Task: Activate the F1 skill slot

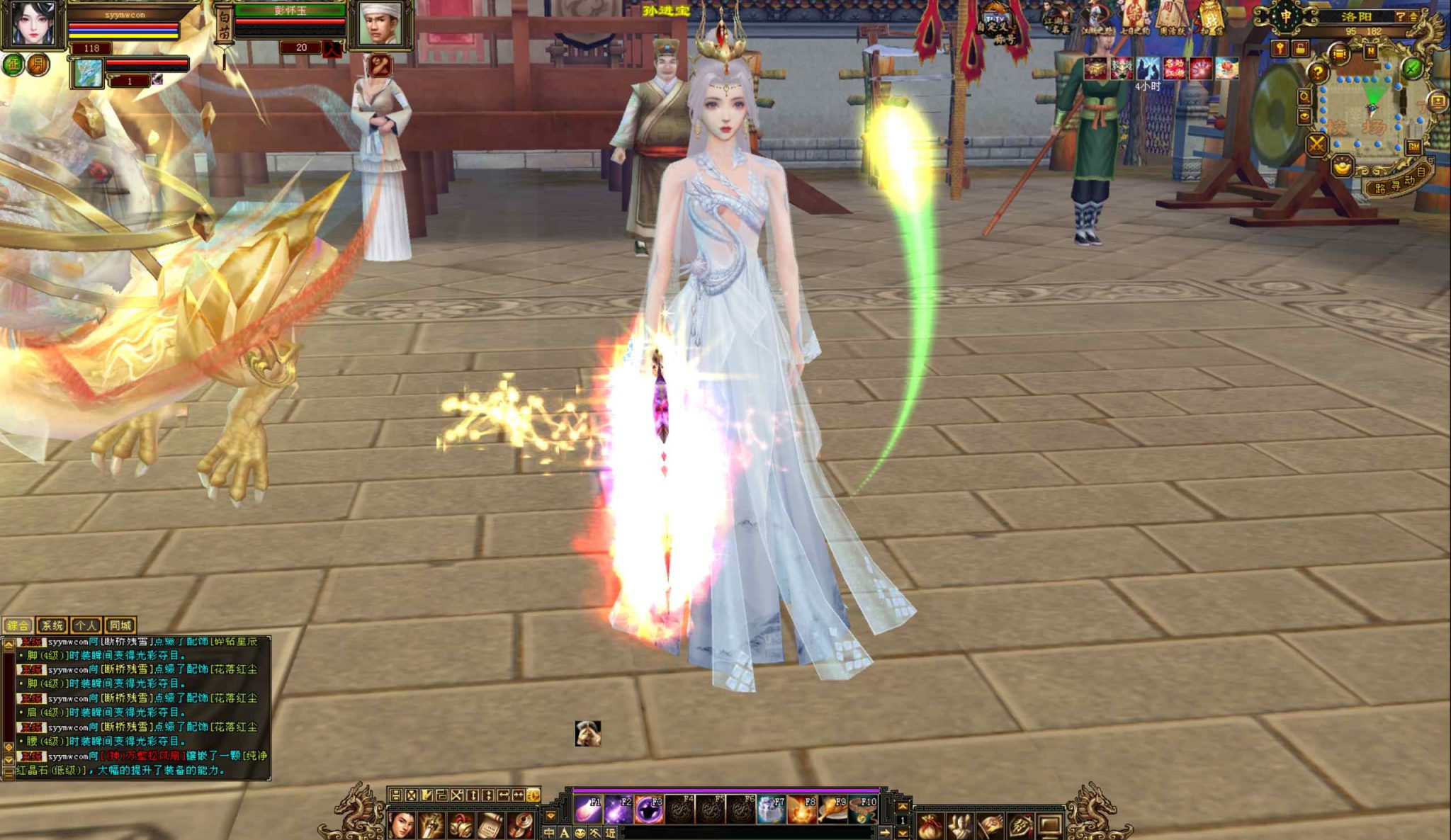Action: point(587,809)
